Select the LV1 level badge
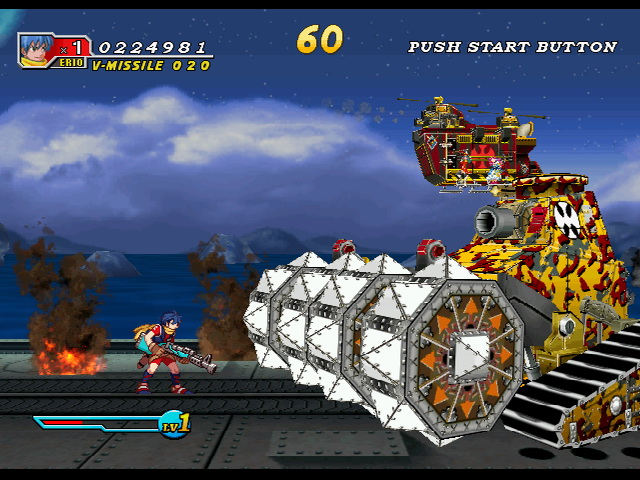Viewport: 640px width, 480px height. [x=175, y=424]
